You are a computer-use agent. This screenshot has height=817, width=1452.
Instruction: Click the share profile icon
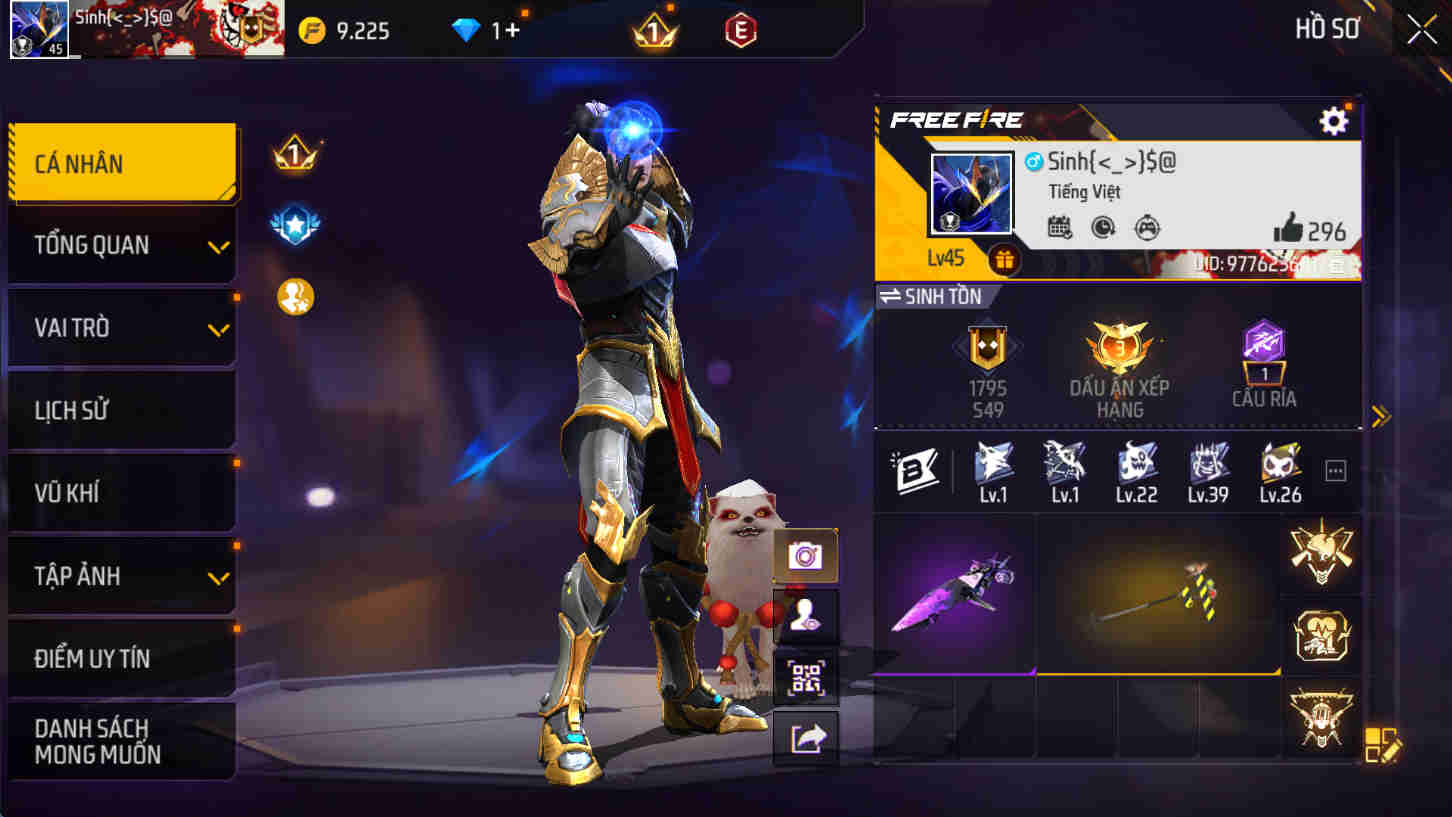point(806,738)
